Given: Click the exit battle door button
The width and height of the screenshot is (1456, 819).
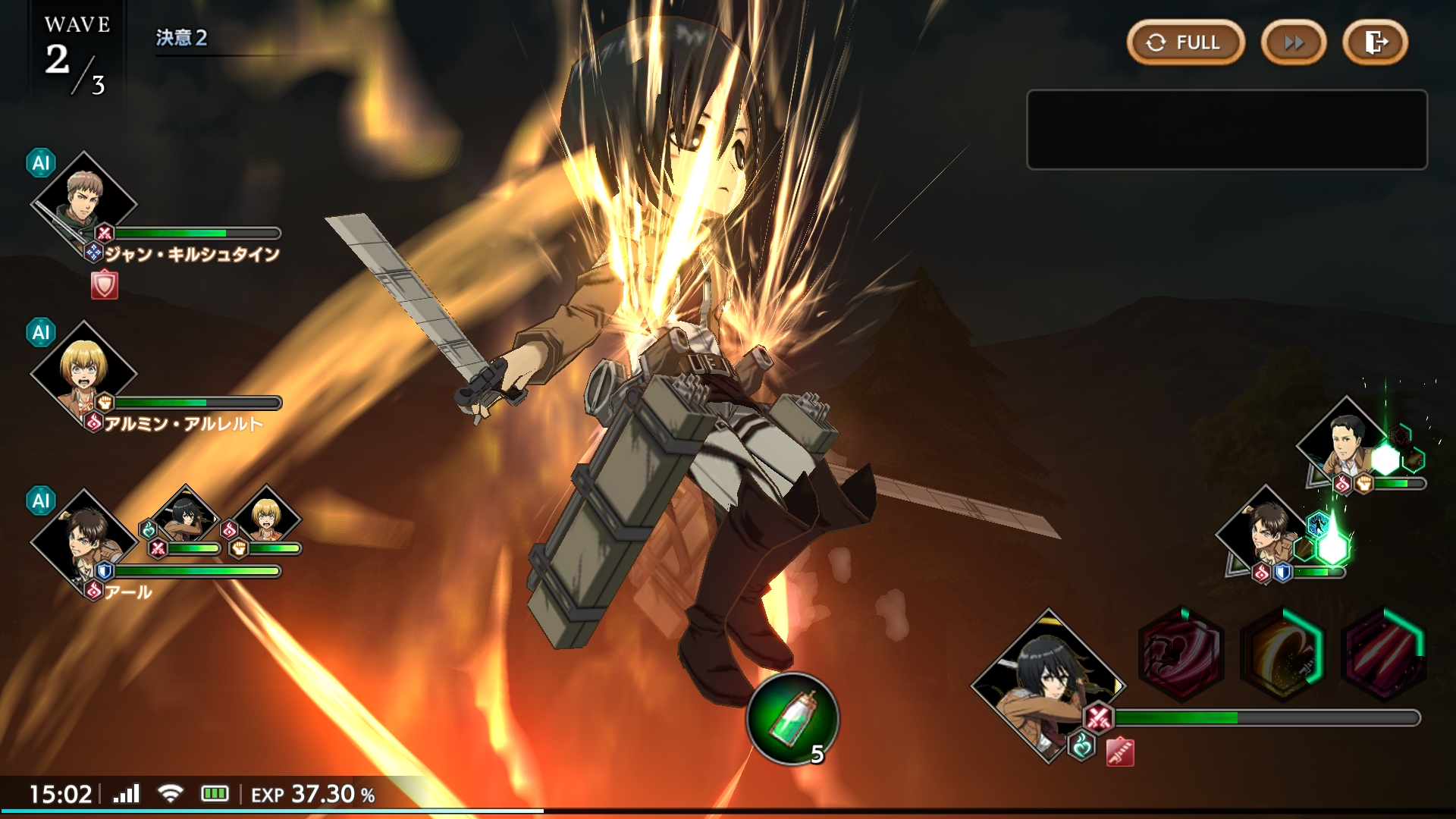Looking at the screenshot, I should (x=1375, y=42).
